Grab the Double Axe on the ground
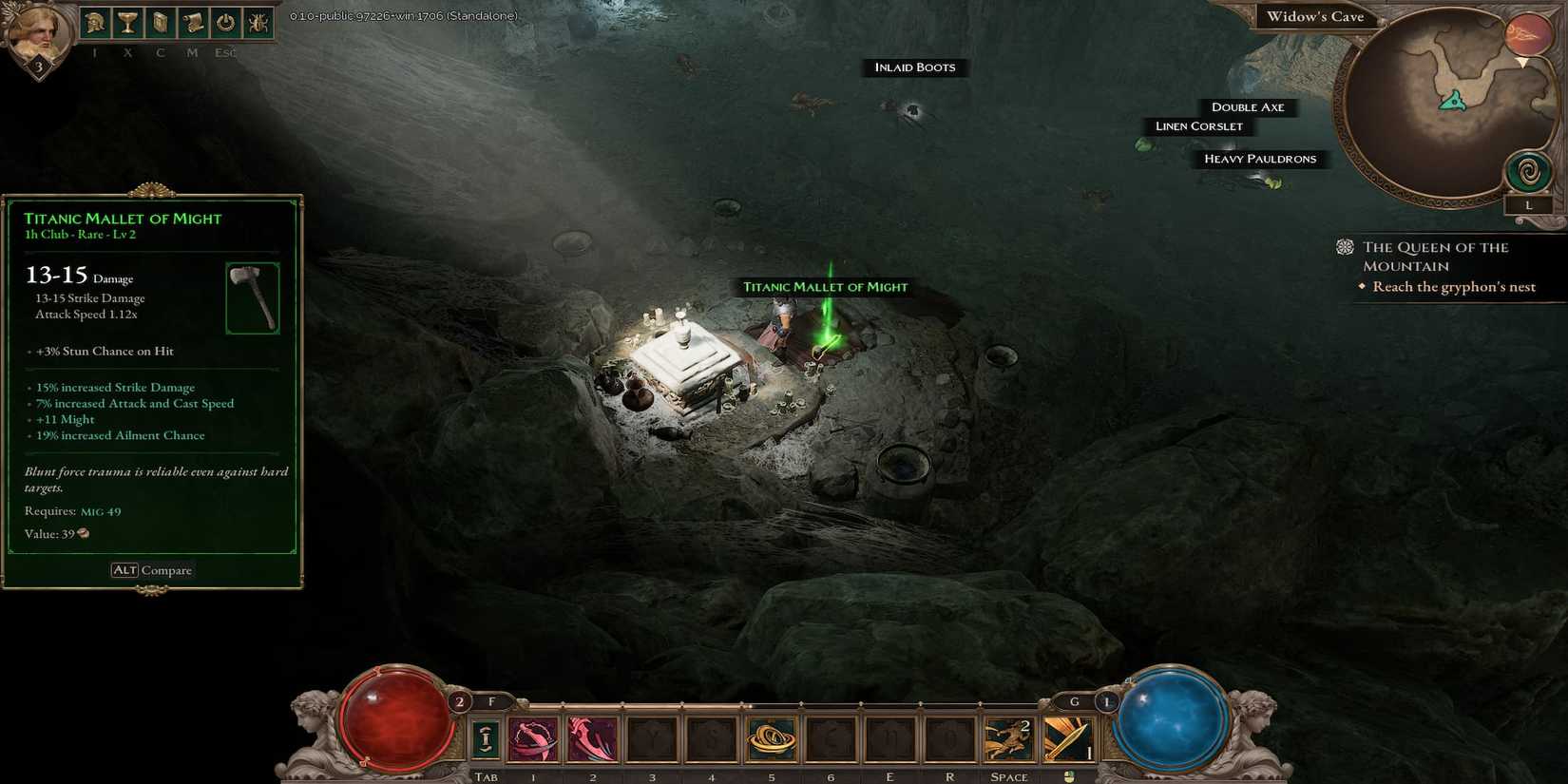This screenshot has width=1568, height=784. coord(1248,106)
